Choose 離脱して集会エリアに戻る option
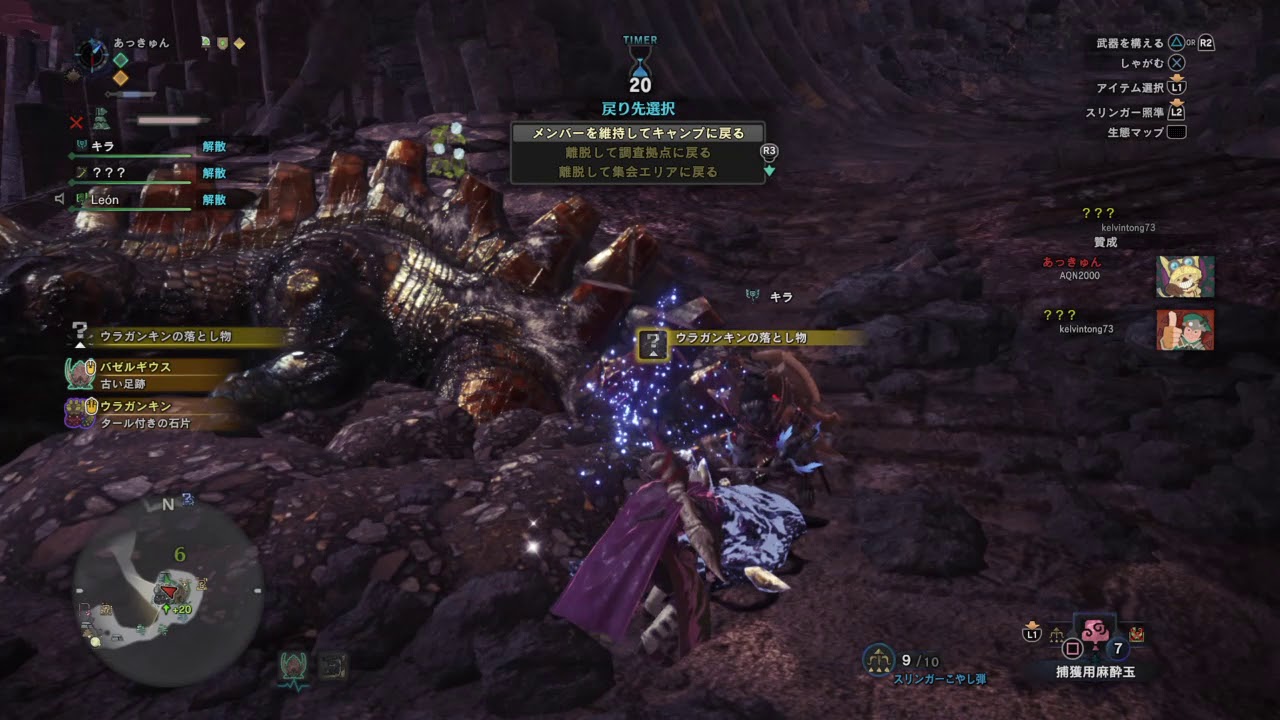The image size is (1280, 720). (x=638, y=172)
